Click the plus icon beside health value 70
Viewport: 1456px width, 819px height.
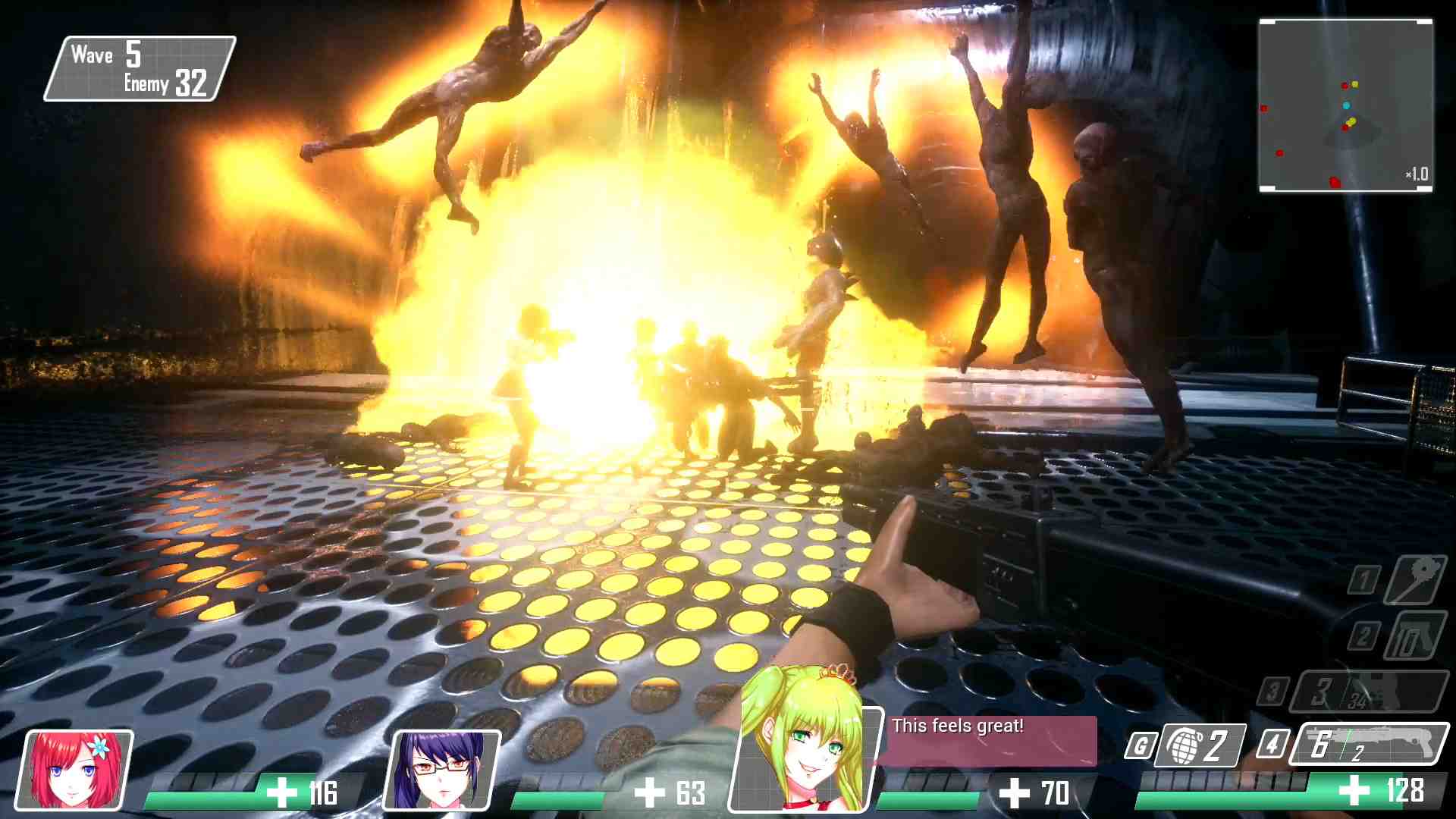(1014, 793)
